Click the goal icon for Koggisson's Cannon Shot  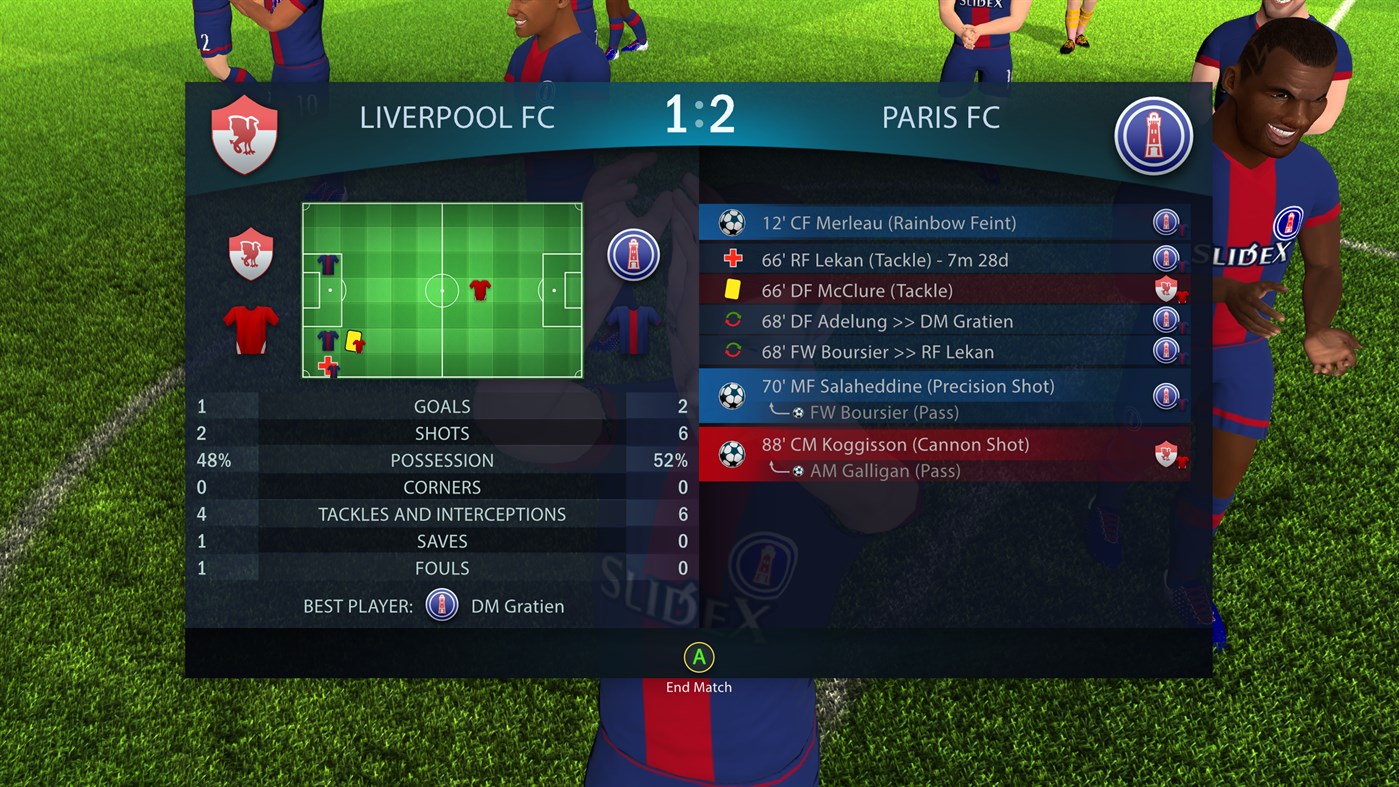point(732,454)
